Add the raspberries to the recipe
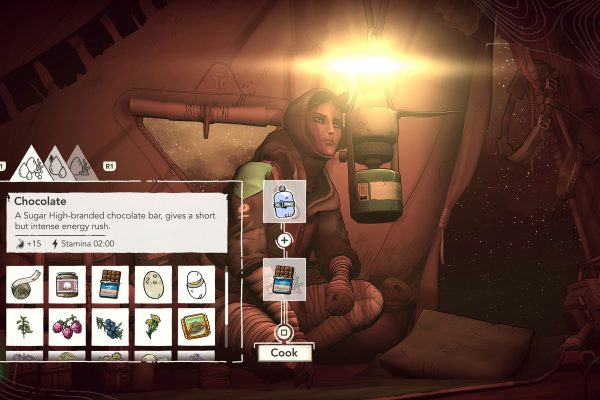This screenshot has height=400, width=600. [x=68, y=326]
